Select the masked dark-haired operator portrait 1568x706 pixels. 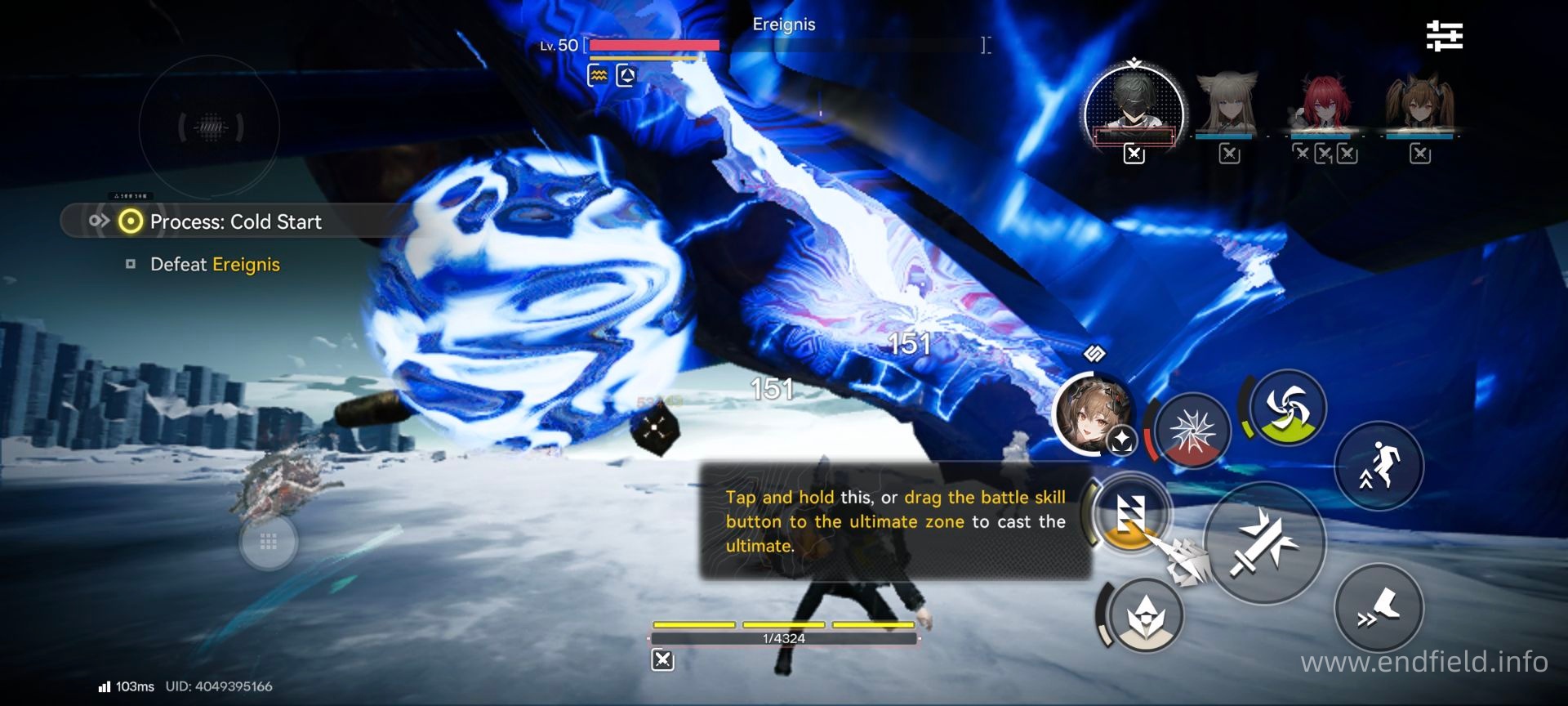tap(1134, 106)
